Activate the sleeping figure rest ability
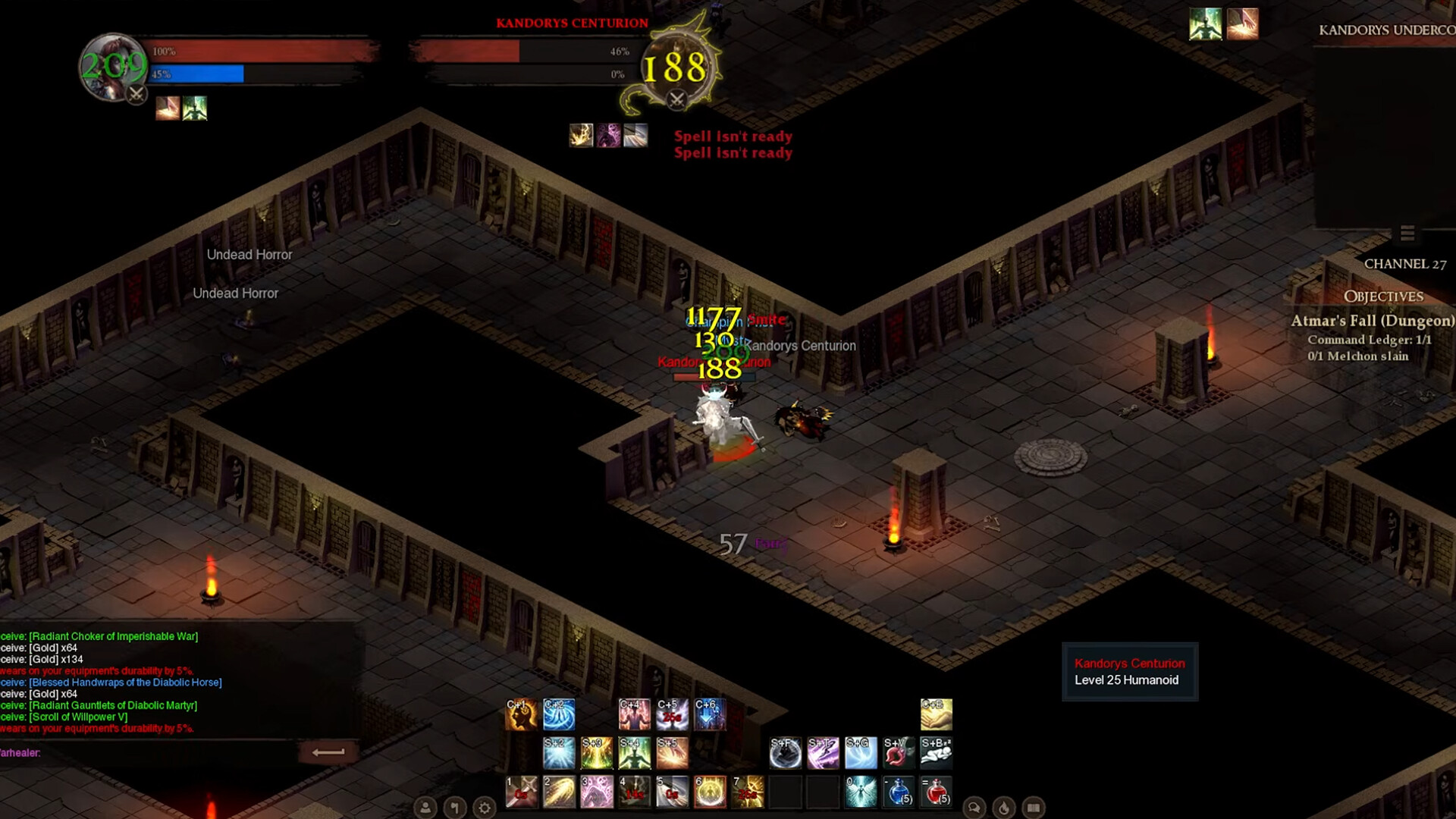The width and height of the screenshot is (1456, 819). 936,753
